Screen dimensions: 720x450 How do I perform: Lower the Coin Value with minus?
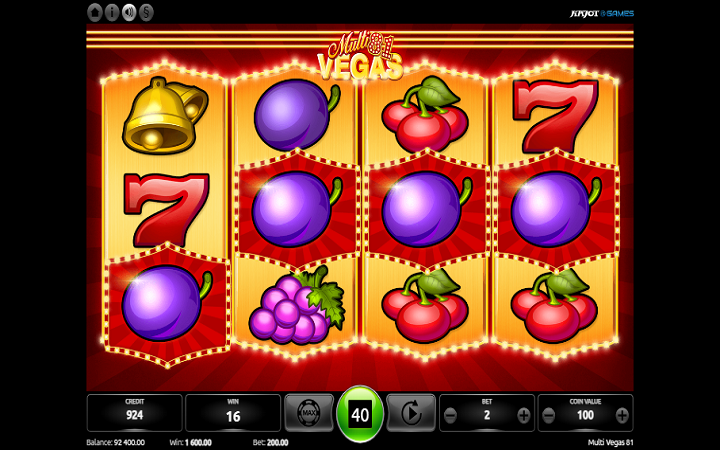tap(550, 414)
